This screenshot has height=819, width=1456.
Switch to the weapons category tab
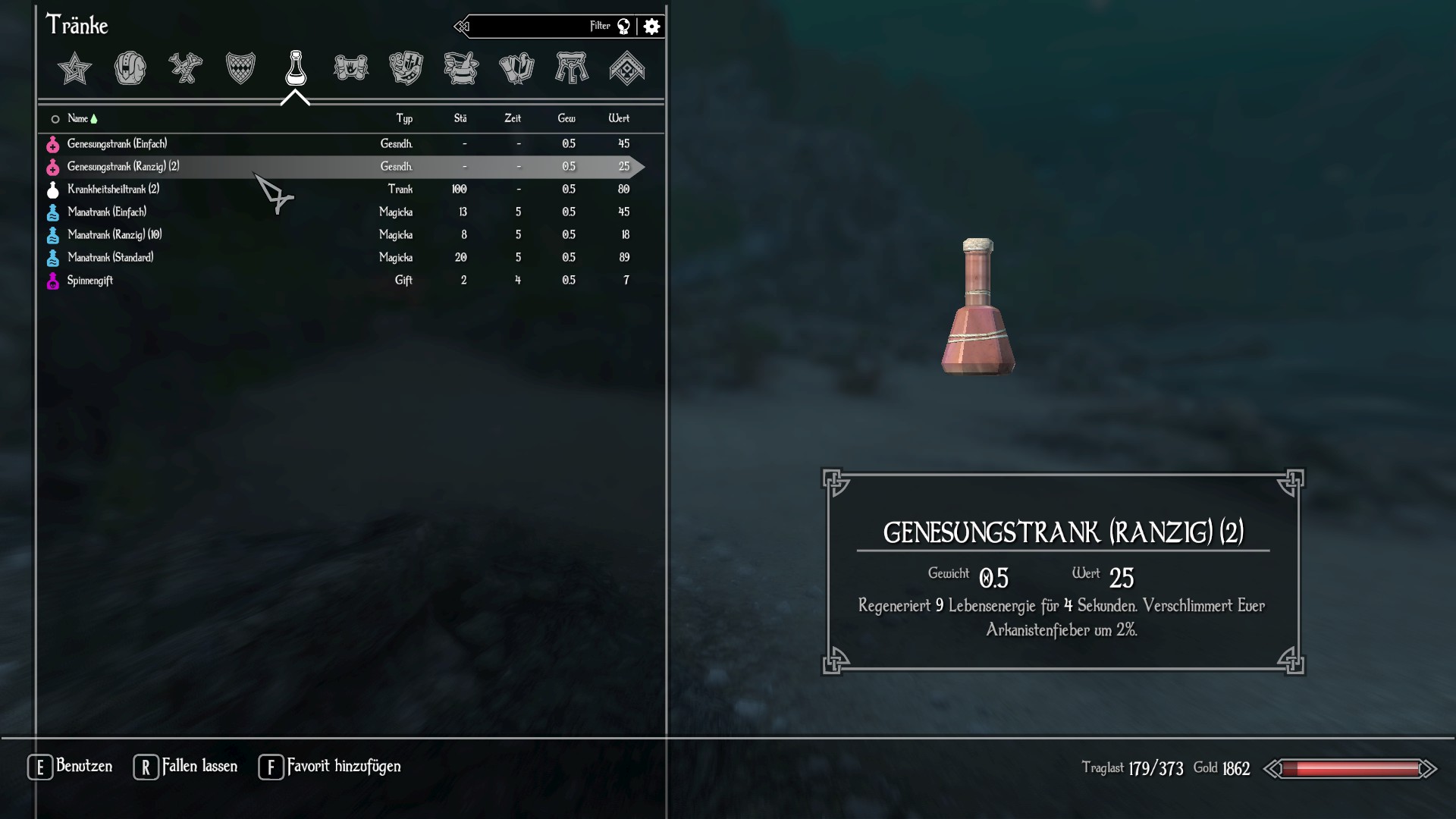(x=185, y=69)
